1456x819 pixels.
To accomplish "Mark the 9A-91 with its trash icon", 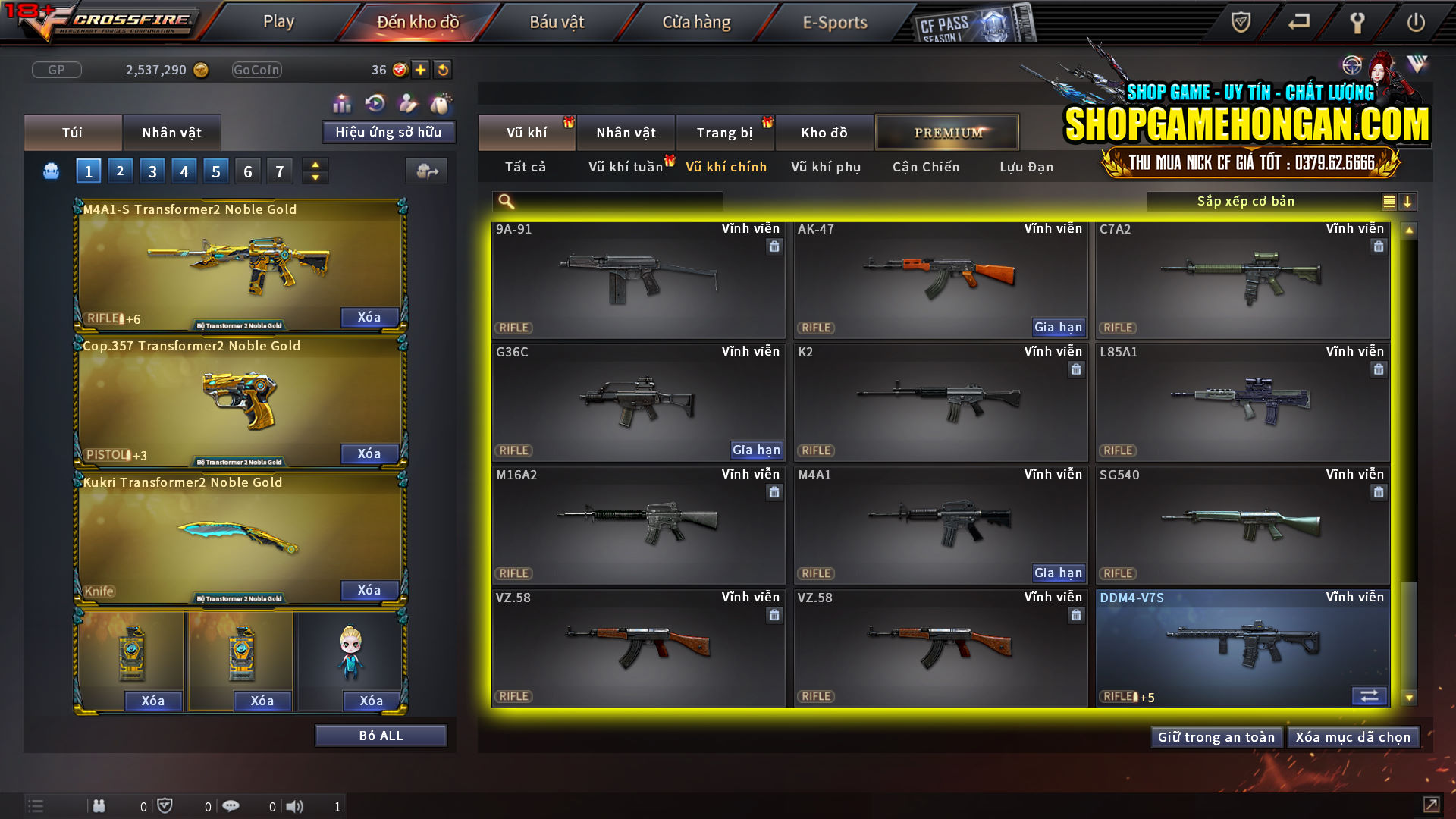I will 774,246.
